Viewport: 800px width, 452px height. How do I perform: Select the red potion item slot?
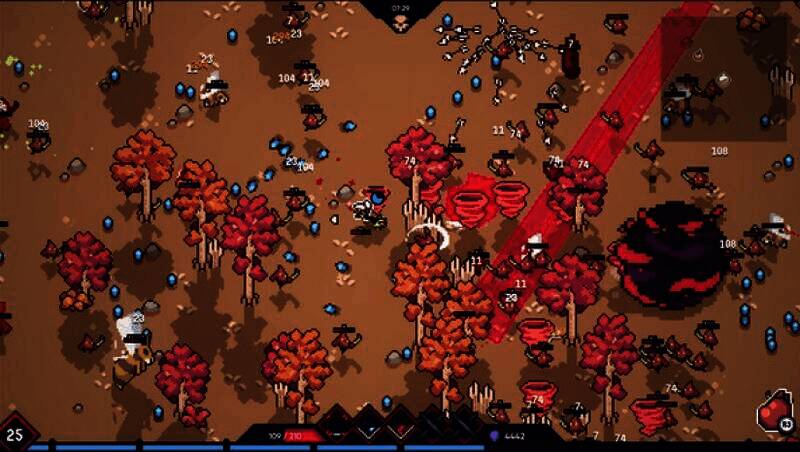[x=775, y=412]
